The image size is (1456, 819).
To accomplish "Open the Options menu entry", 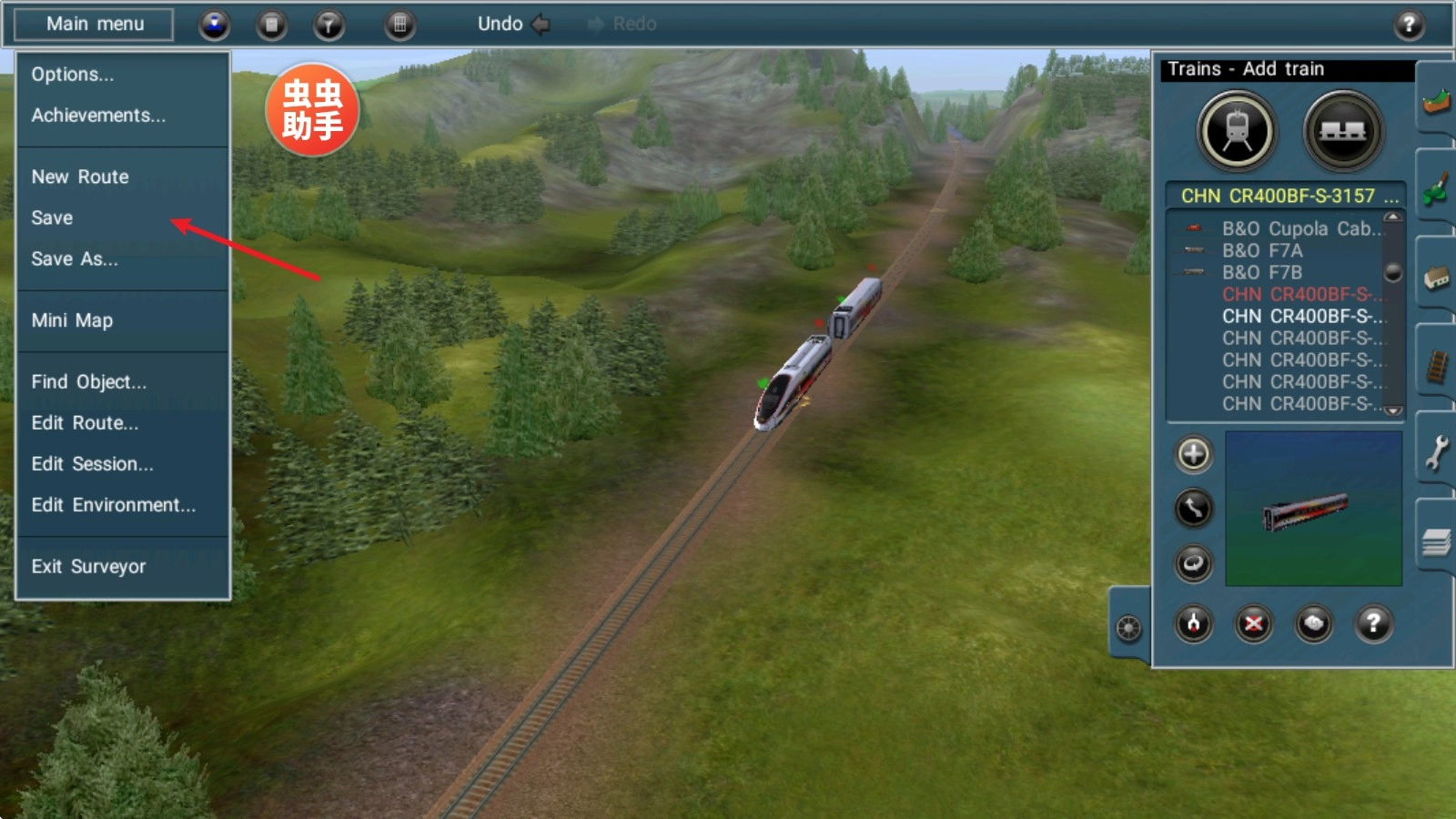I will point(73,75).
